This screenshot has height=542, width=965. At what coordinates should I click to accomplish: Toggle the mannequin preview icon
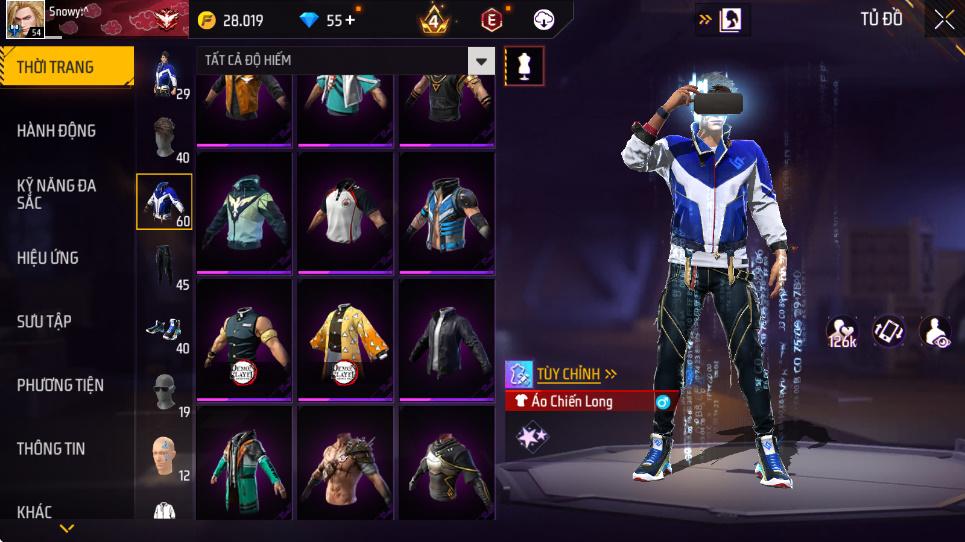[x=525, y=66]
